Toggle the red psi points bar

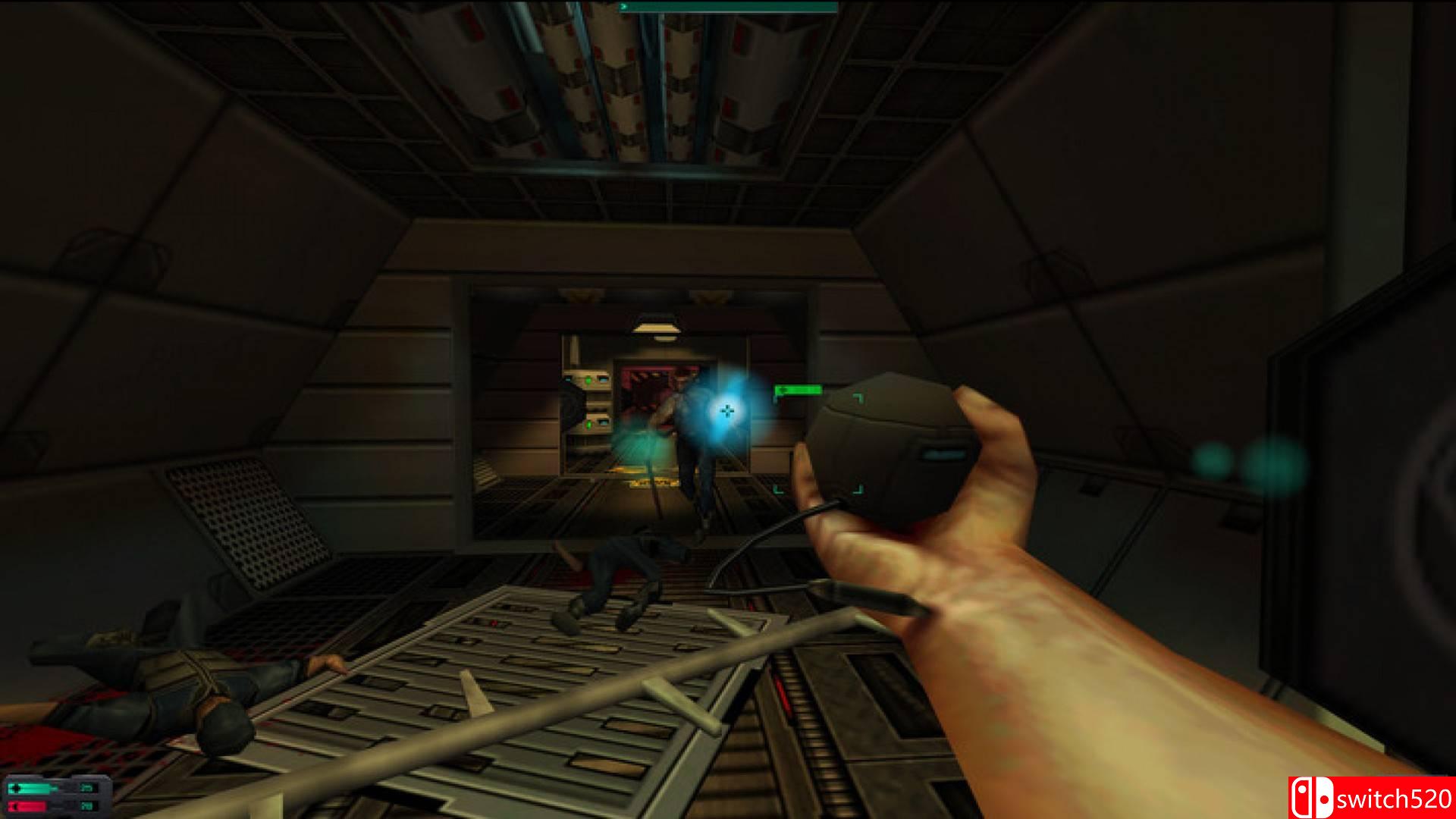point(29,805)
